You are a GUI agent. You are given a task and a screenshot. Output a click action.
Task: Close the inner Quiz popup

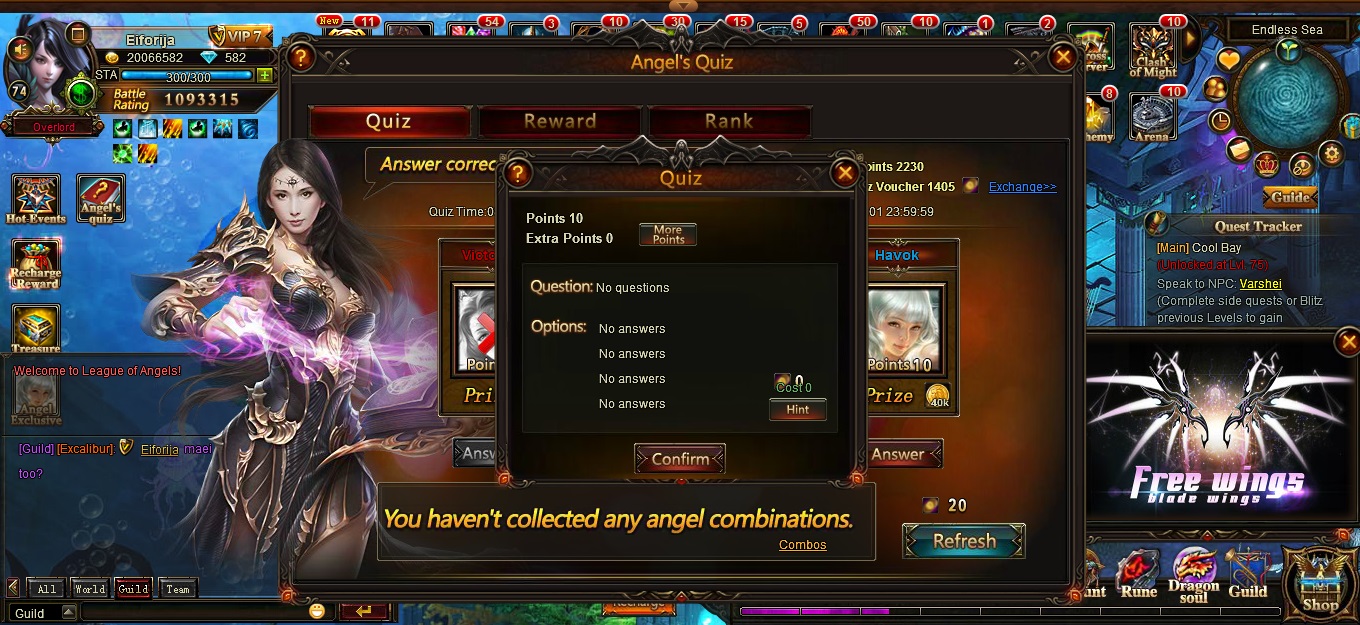pos(845,173)
